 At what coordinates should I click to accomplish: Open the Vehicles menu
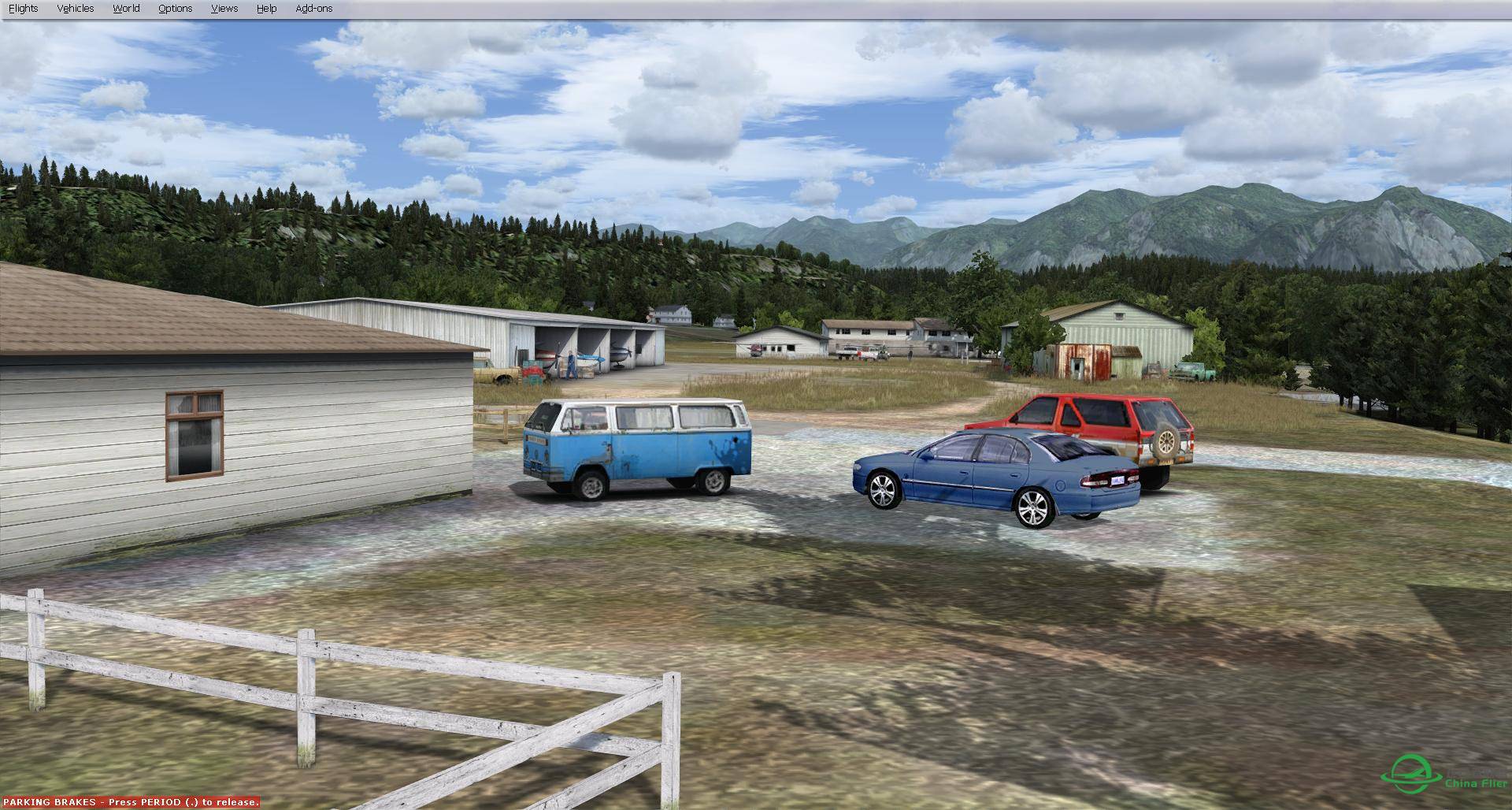coord(76,9)
